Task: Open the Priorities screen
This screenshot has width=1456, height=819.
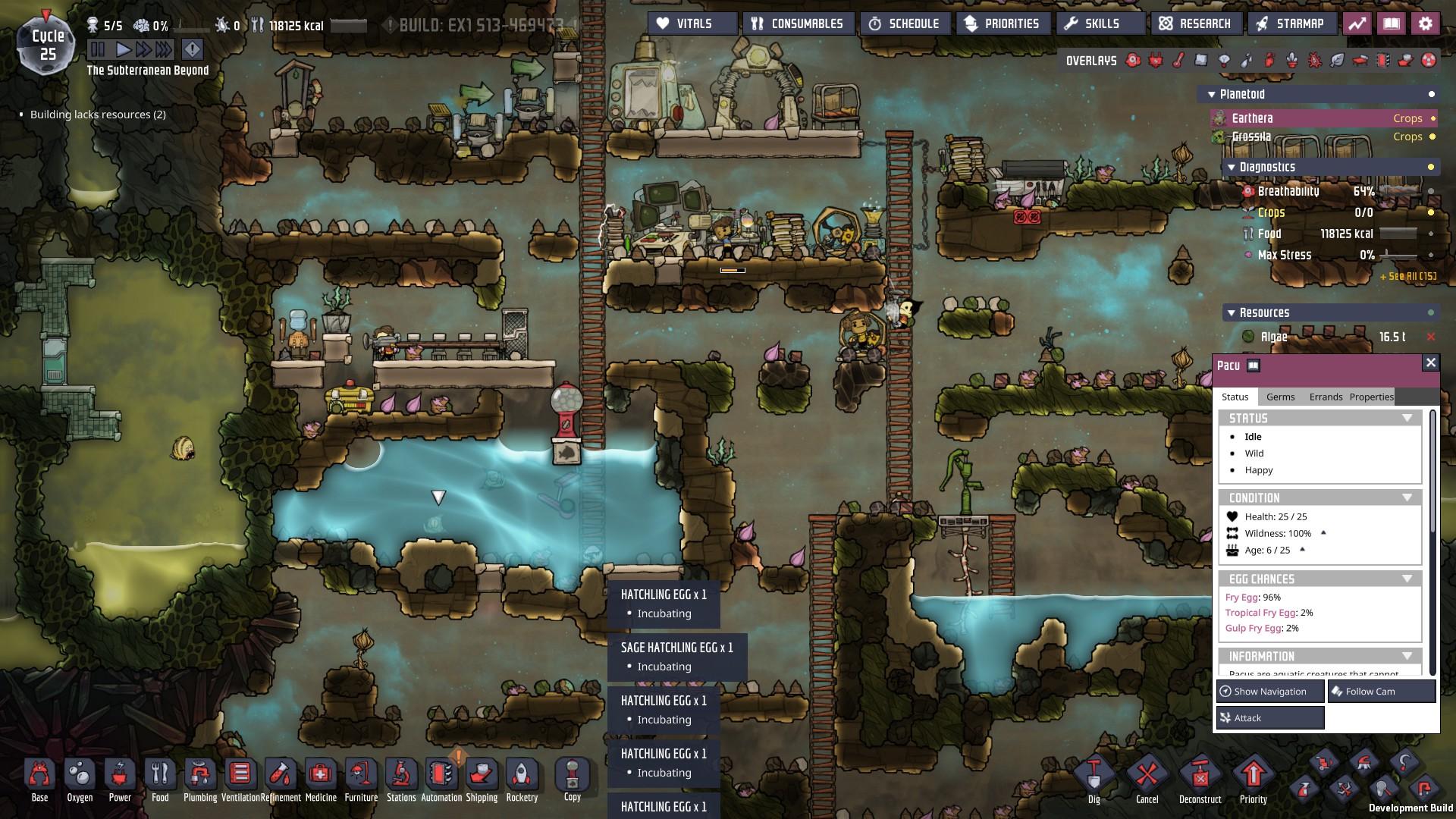Action: tap(1002, 24)
